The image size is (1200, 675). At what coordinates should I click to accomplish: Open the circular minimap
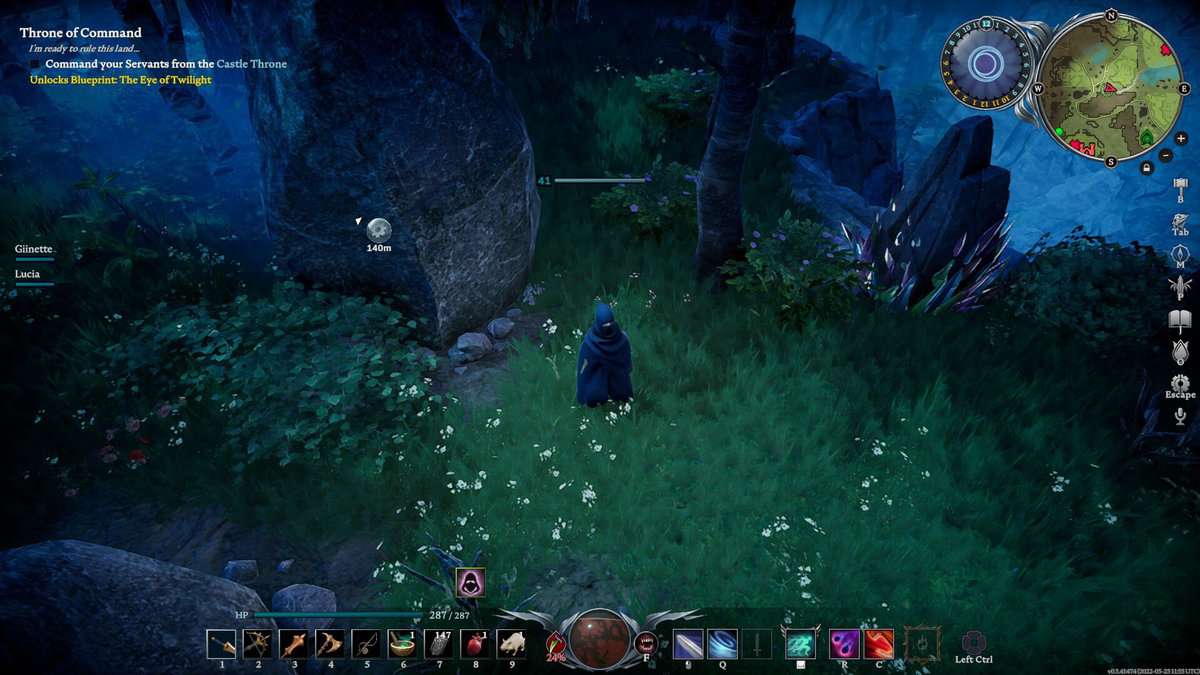click(1109, 90)
